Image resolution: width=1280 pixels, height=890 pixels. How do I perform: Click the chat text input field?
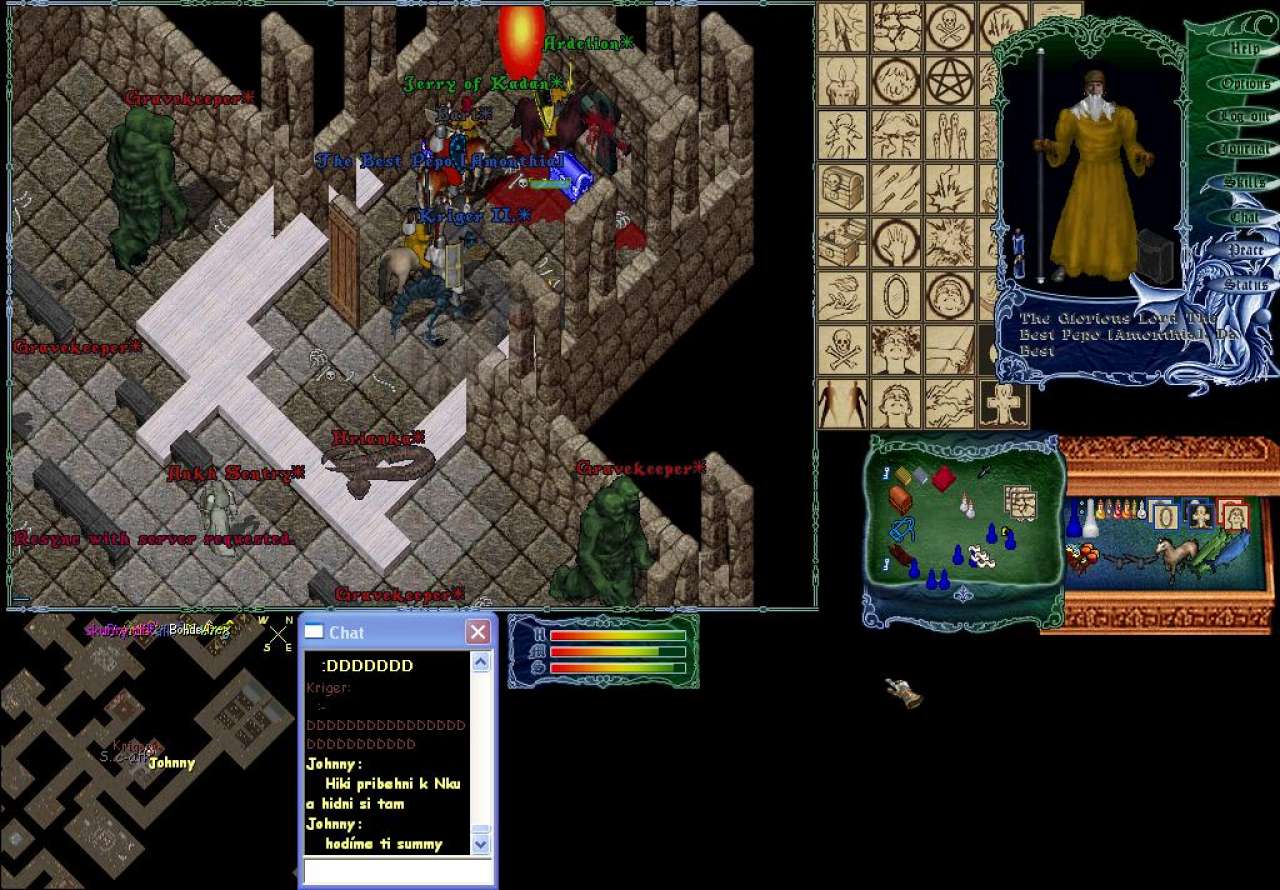(398, 871)
